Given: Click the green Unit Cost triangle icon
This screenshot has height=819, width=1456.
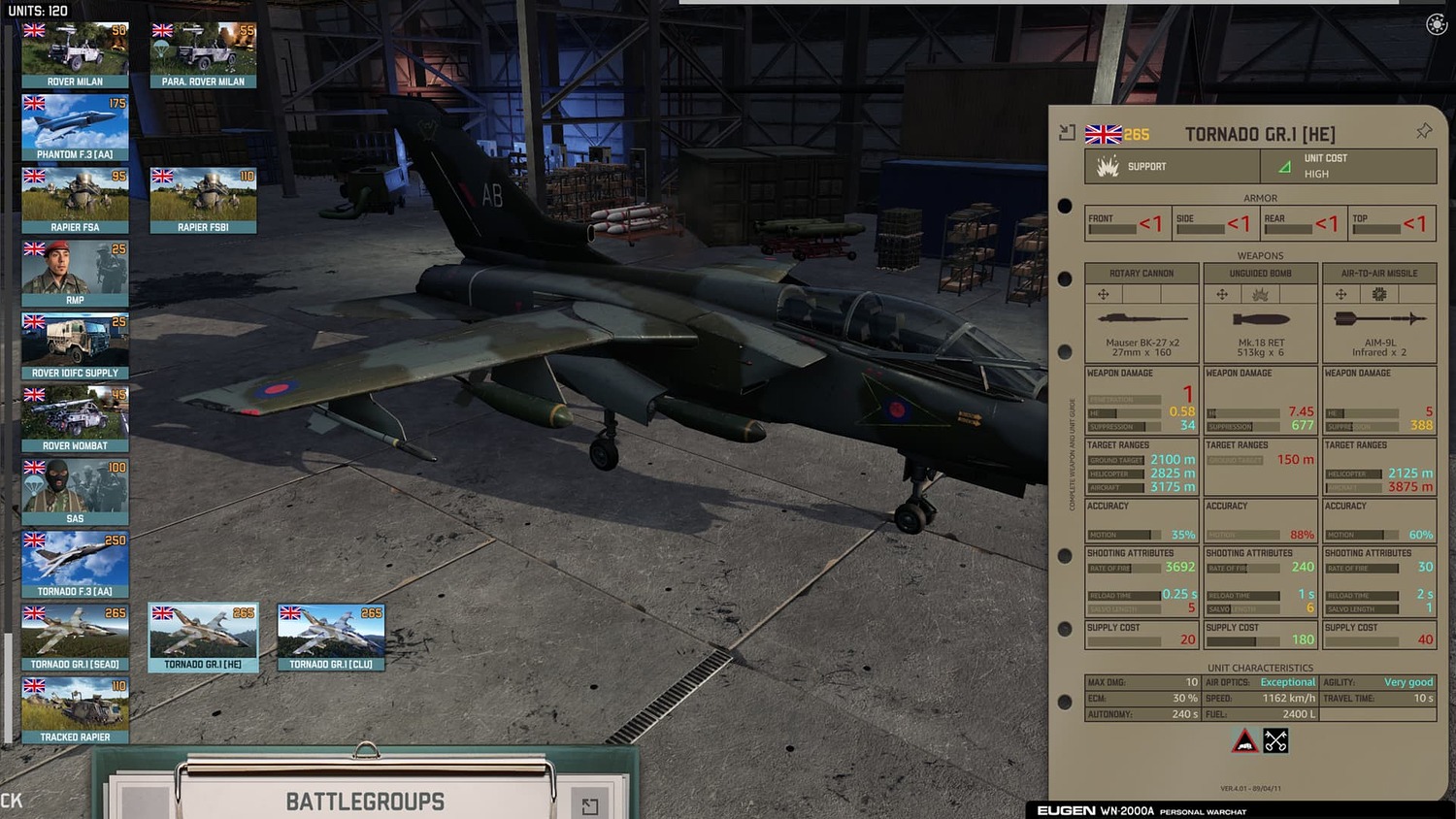Looking at the screenshot, I should pos(1284,165).
